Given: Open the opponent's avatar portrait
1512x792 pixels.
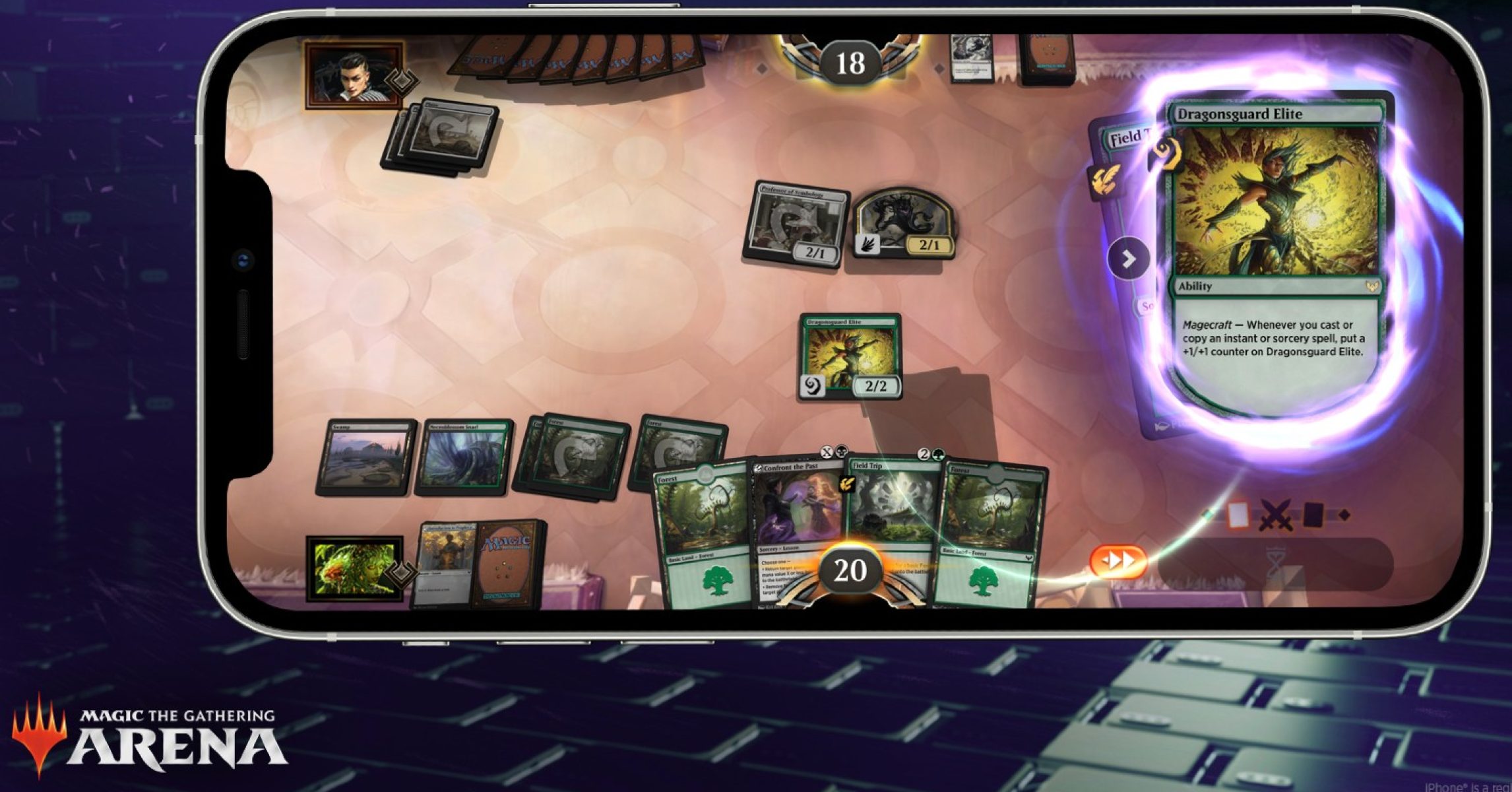Looking at the screenshot, I should [354, 75].
